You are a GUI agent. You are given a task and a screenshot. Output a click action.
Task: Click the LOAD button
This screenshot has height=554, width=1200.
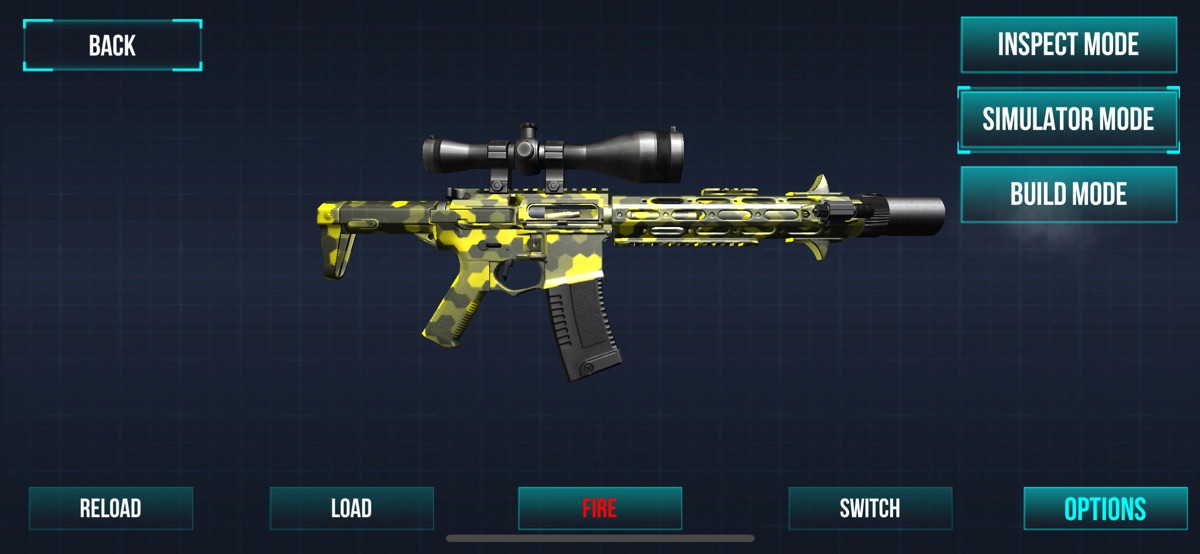coord(351,508)
